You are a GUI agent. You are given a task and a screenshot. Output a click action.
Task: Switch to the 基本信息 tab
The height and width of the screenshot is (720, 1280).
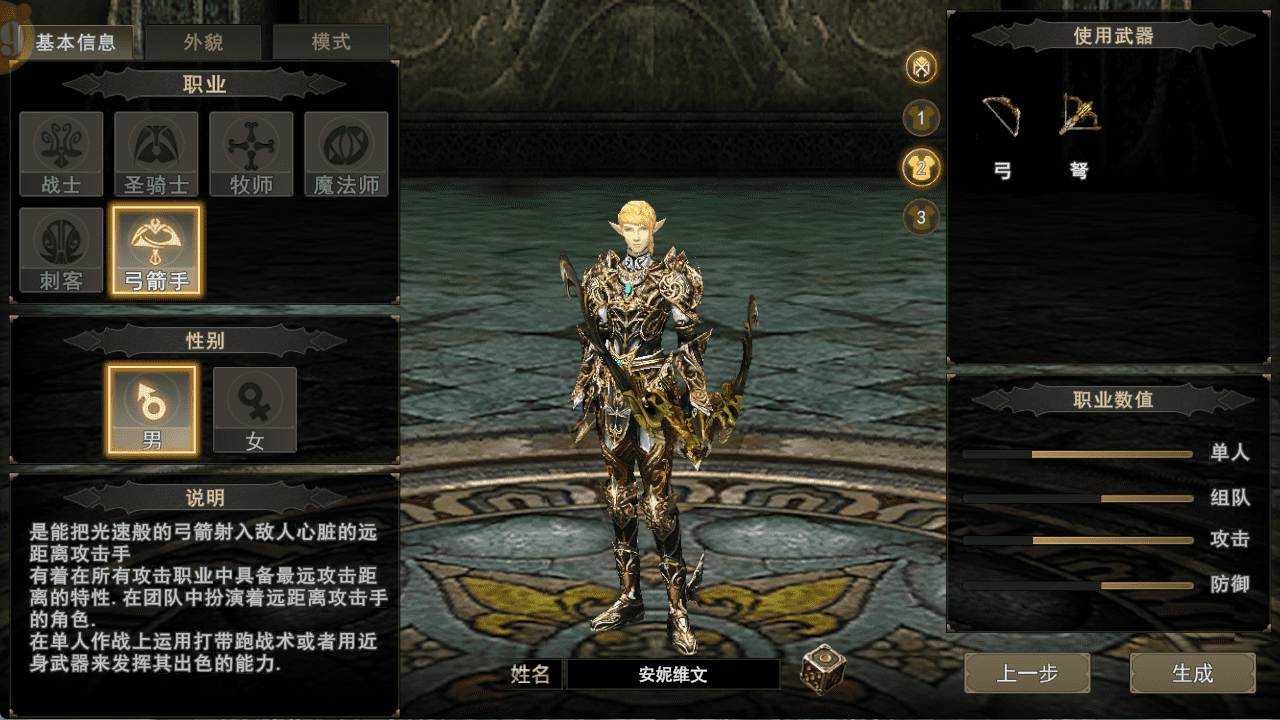coord(76,43)
